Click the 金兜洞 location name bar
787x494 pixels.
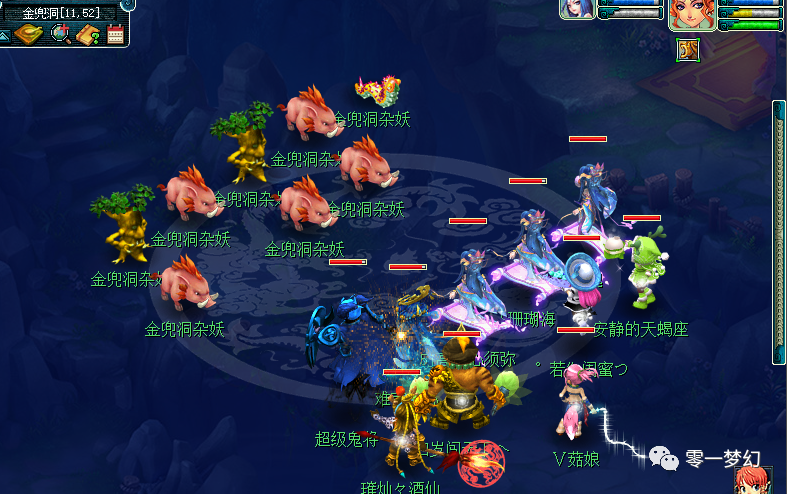coord(62,13)
